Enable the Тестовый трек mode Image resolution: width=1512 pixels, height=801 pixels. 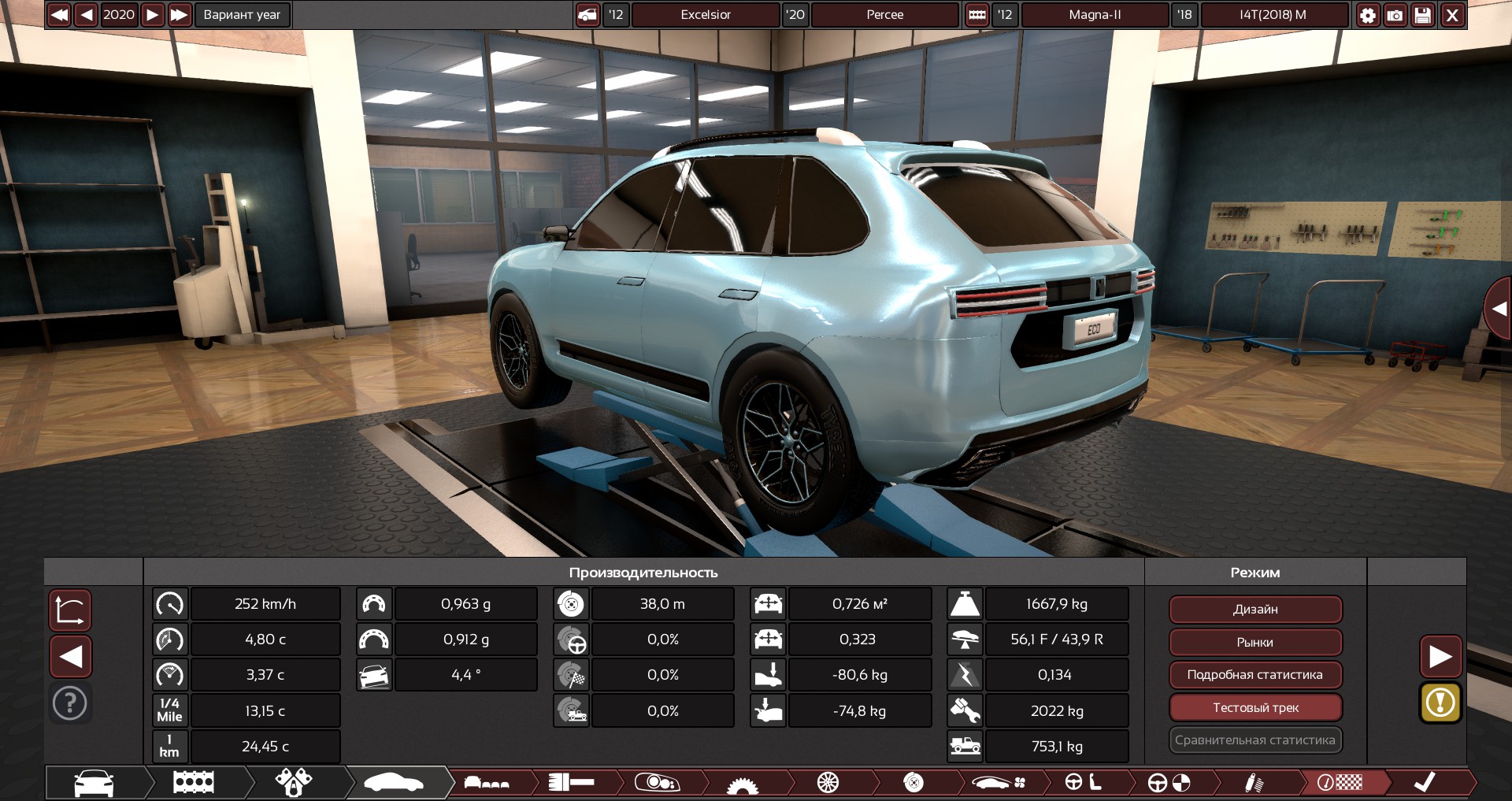click(x=1255, y=707)
